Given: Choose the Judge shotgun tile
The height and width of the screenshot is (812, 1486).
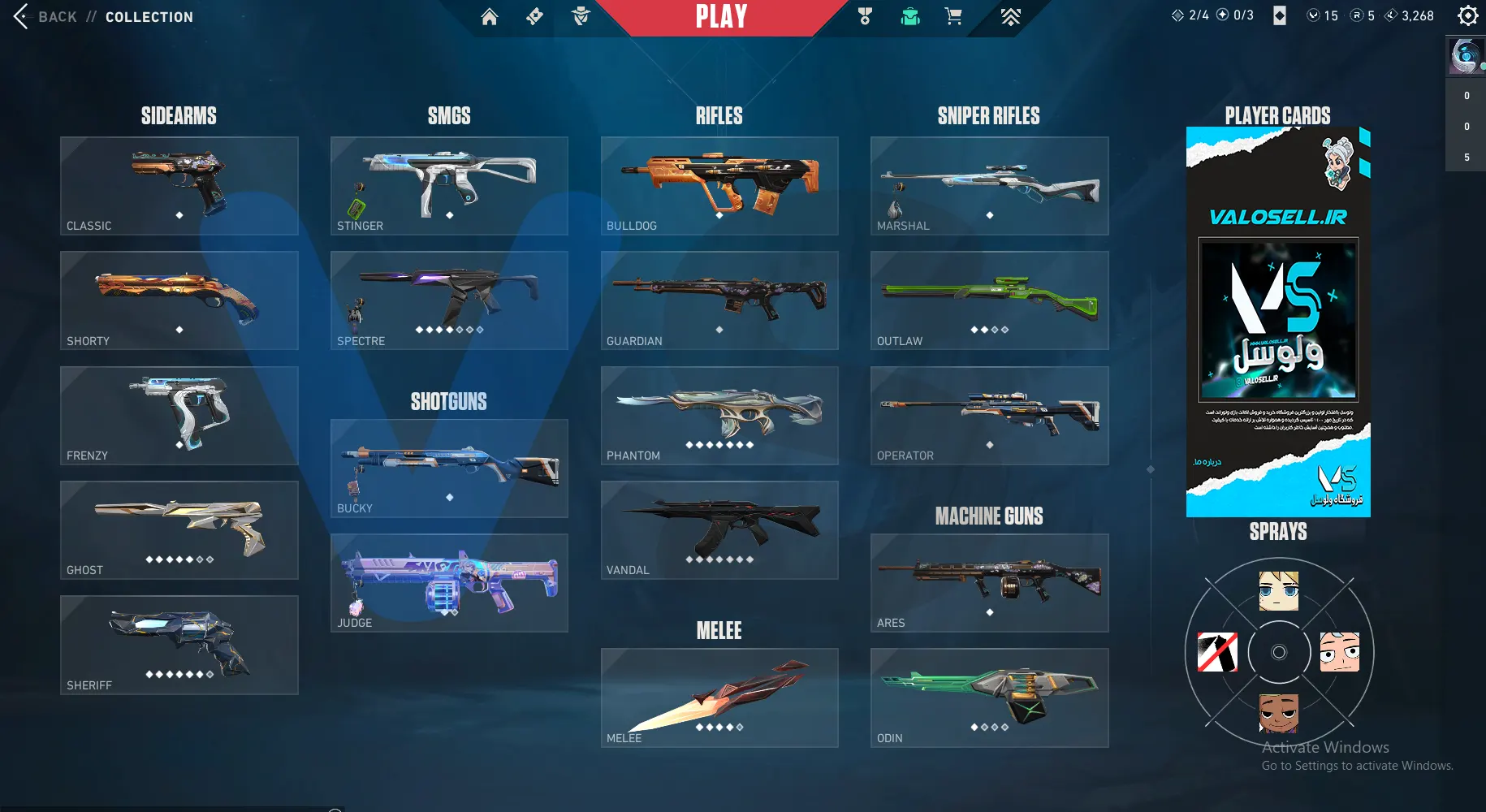Looking at the screenshot, I should tap(449, 583).
